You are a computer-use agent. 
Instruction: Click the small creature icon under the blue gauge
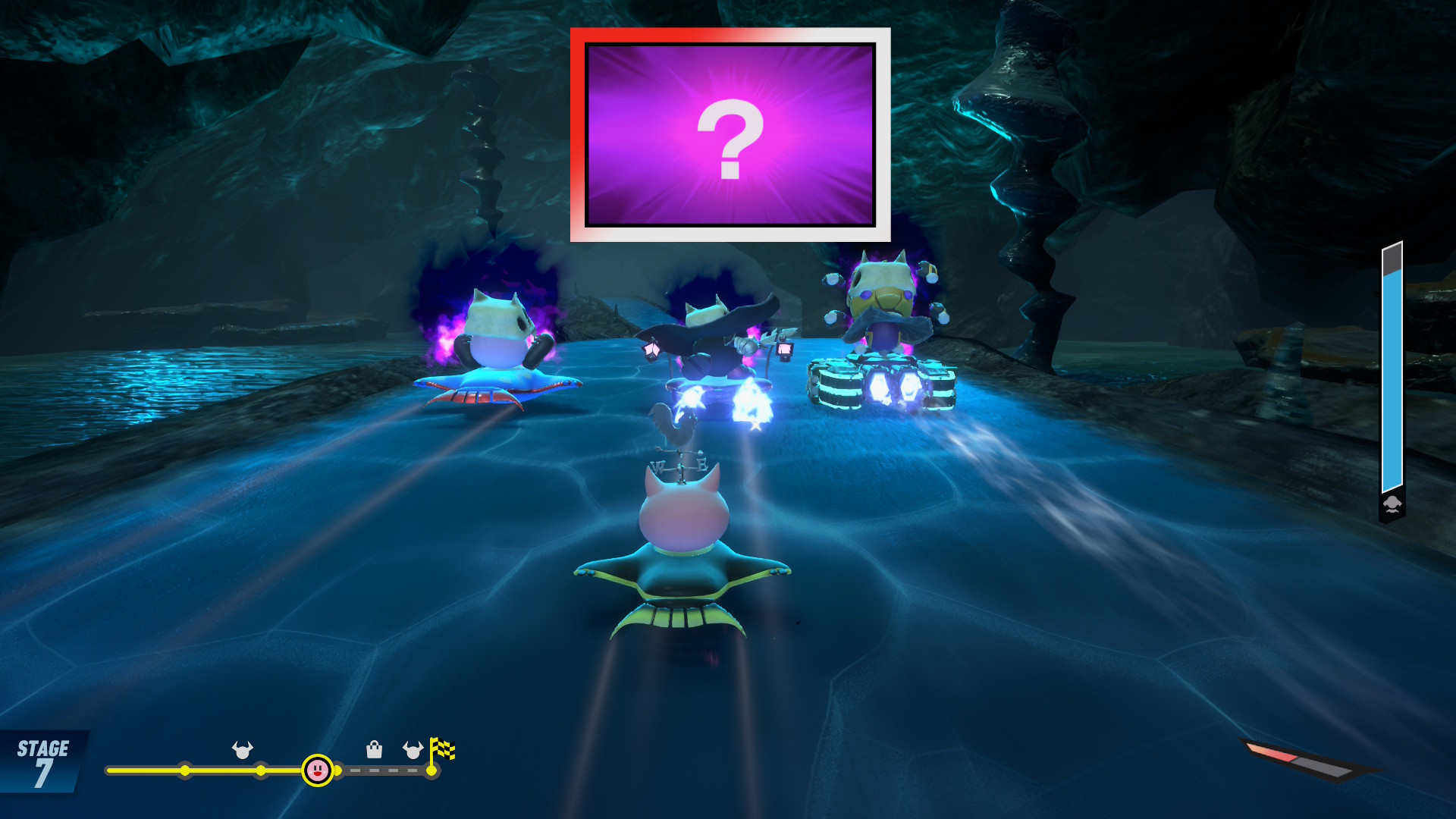[x=1392, y=505]
